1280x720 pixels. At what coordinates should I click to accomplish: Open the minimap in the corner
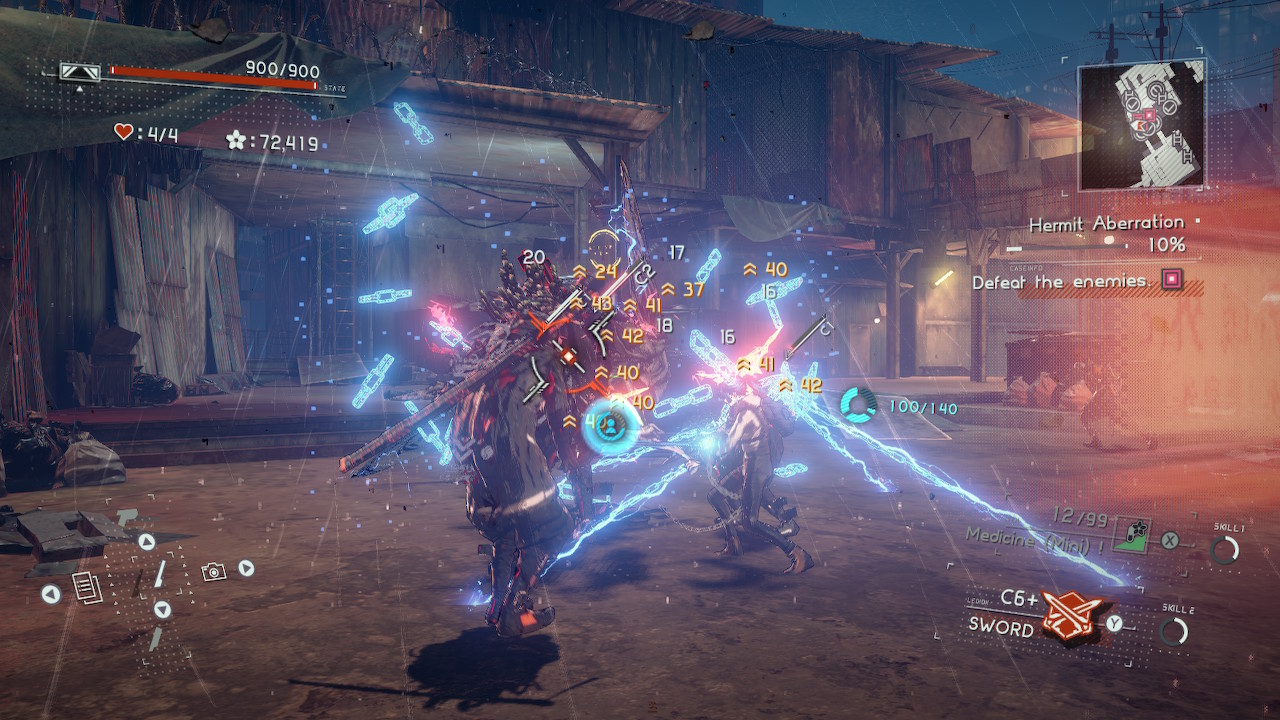(x=1143, y=125)
